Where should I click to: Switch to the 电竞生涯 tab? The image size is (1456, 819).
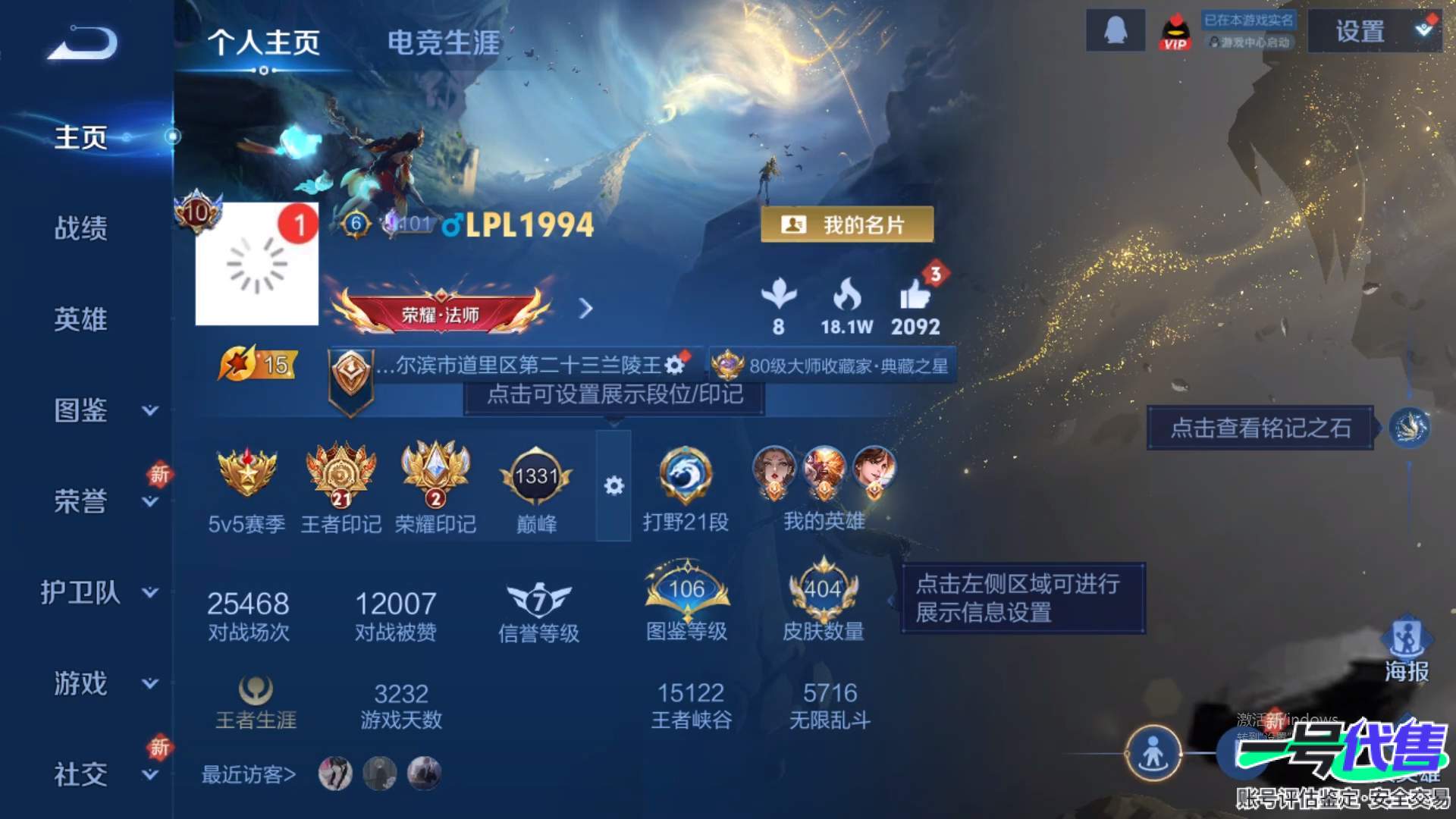pyautogui.click(x=444, y=43)
